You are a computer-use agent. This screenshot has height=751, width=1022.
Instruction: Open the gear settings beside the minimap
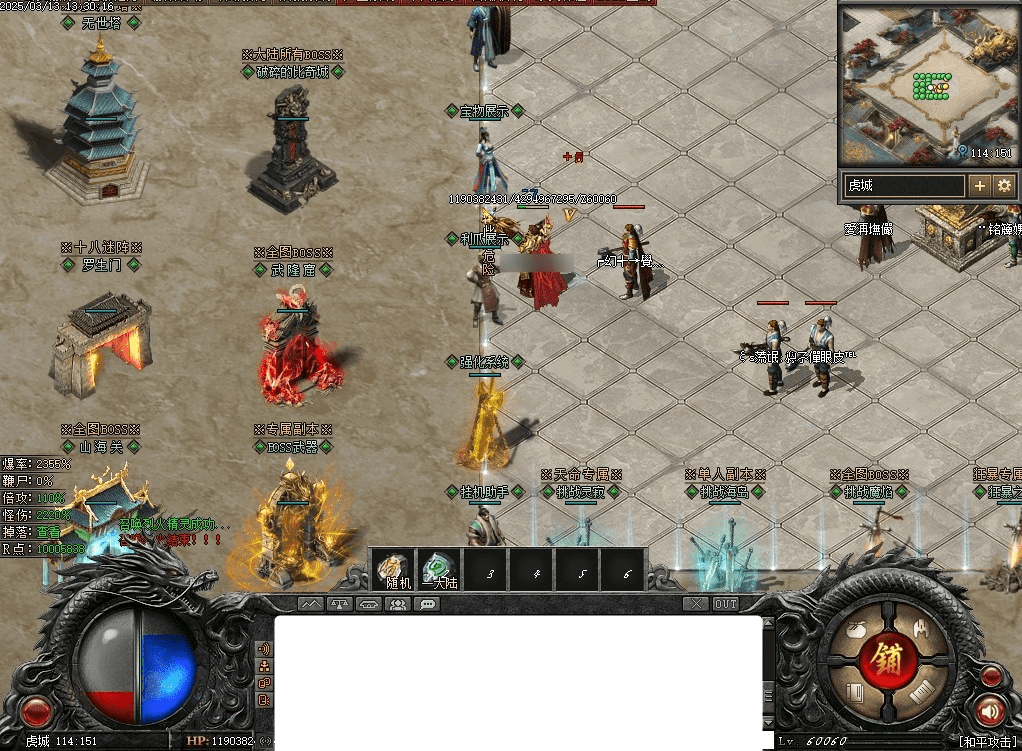coord(1004,186)
